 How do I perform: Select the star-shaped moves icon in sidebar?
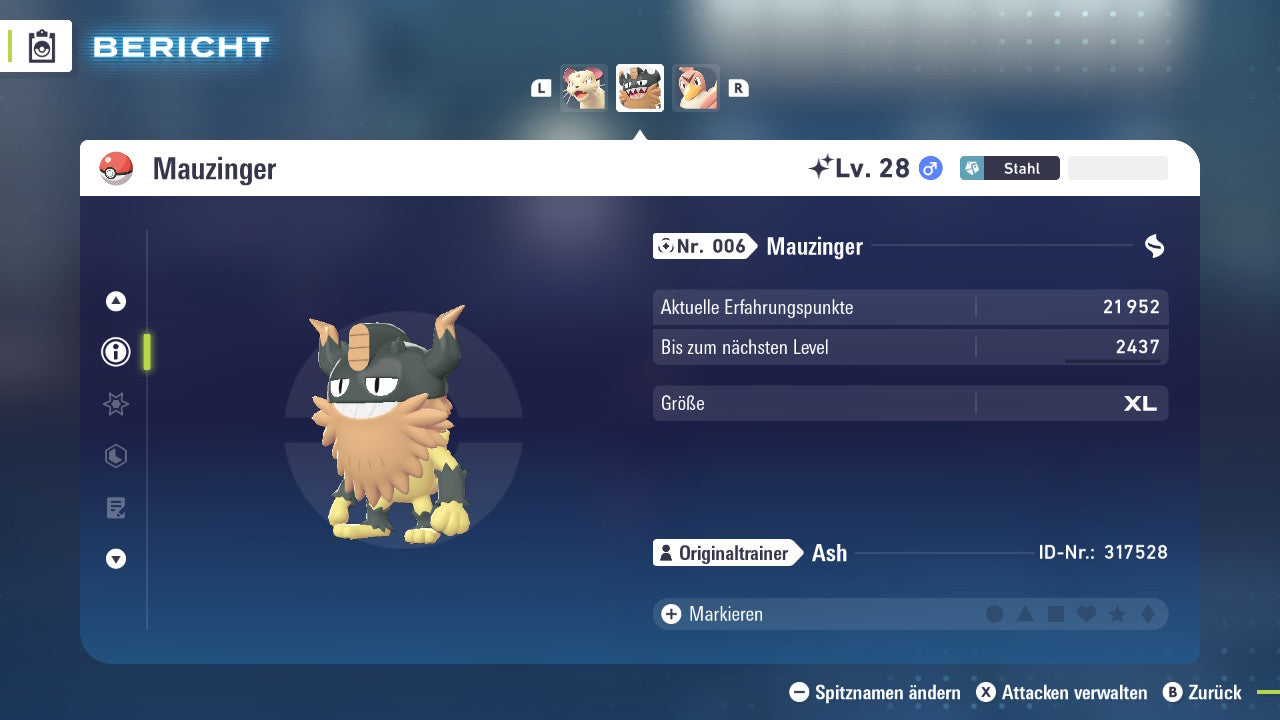coord(115,404)
